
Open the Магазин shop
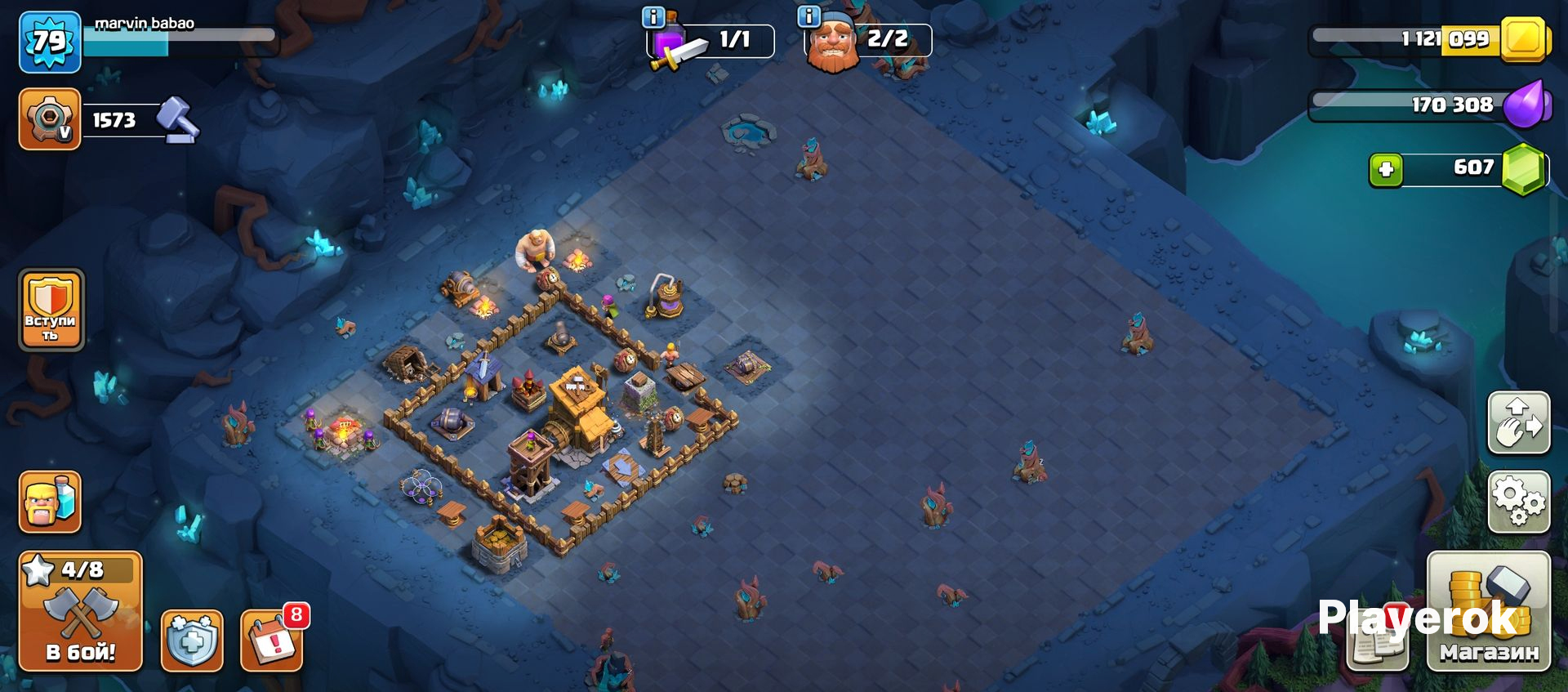click(x=1488, y=611)
